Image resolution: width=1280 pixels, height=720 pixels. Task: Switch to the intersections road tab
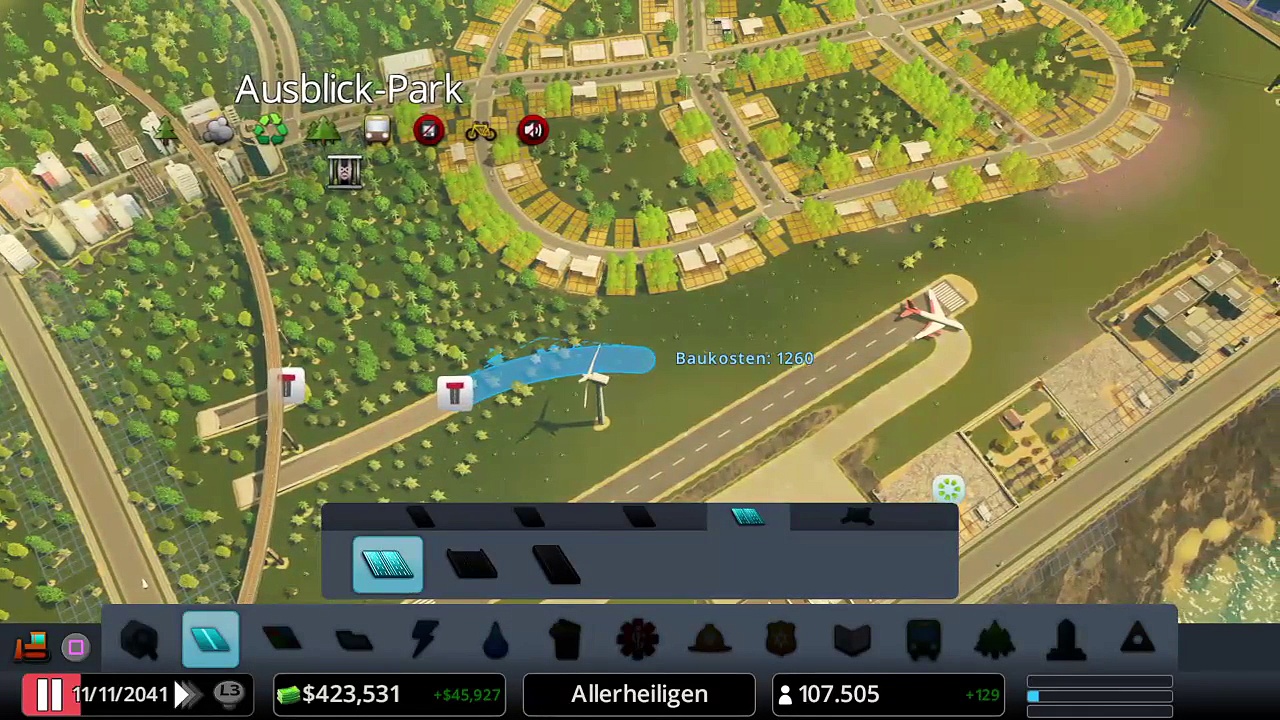[857, 516]
